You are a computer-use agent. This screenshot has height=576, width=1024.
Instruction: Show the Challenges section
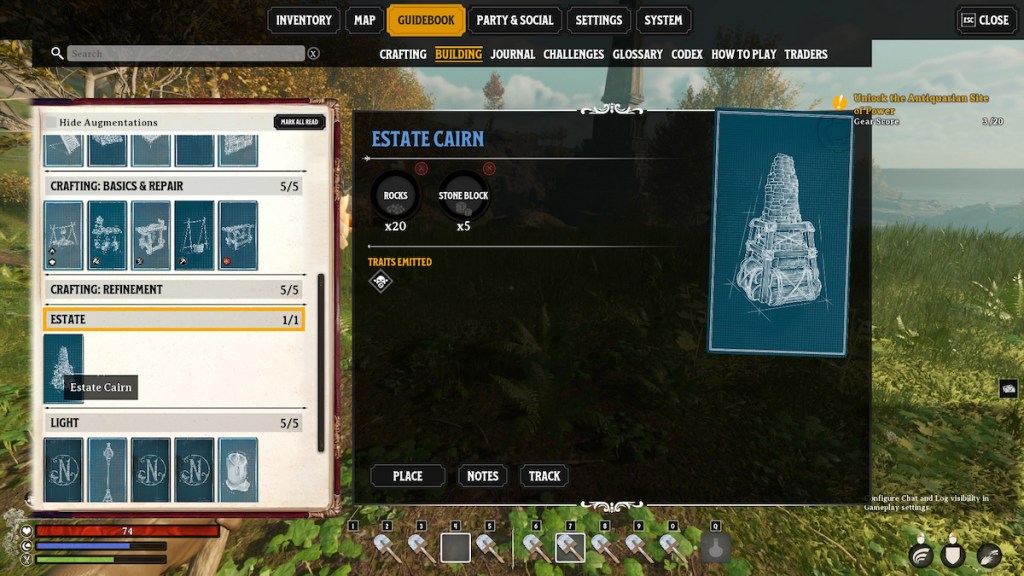pos(573,54)
